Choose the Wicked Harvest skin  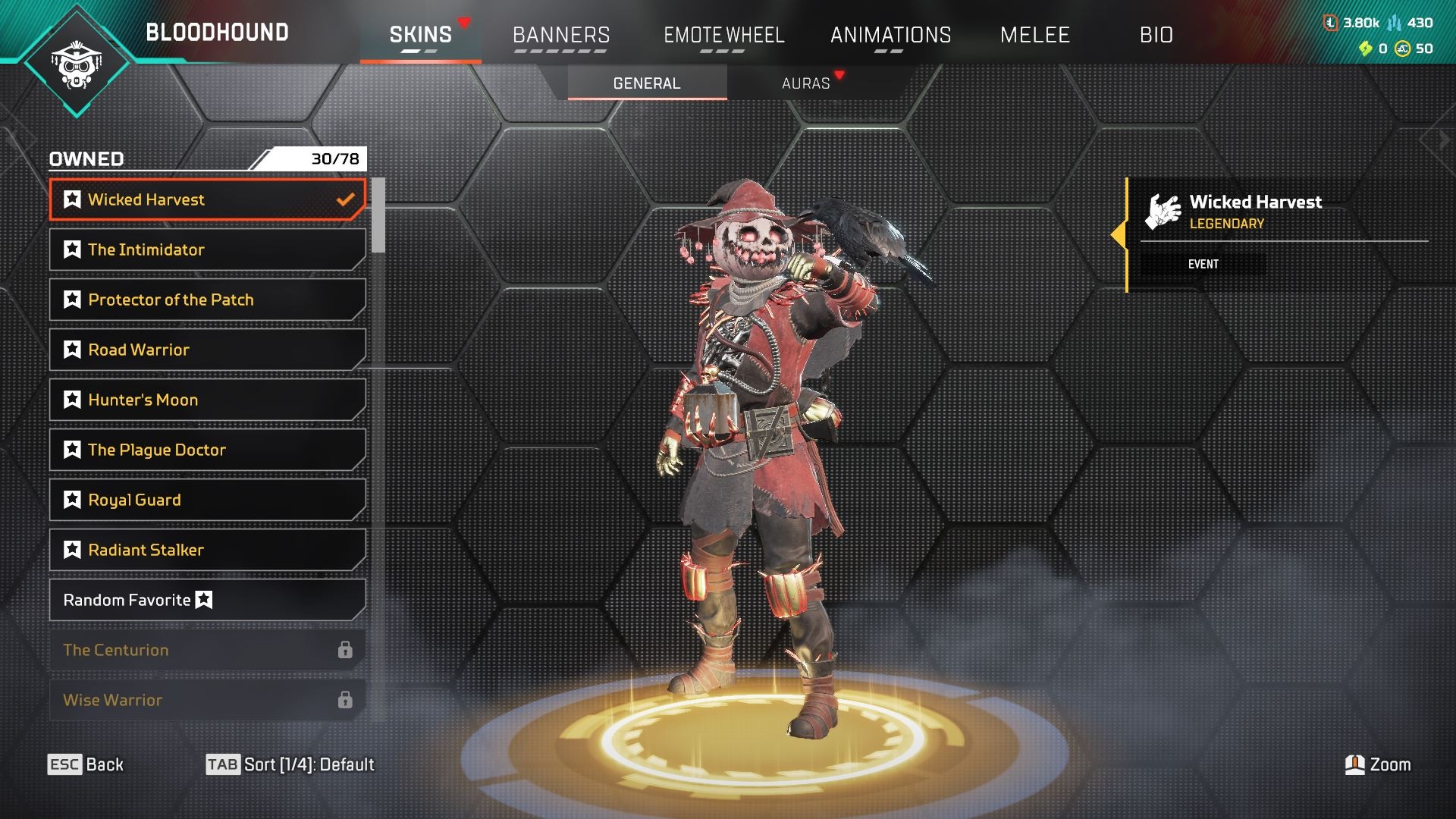click(207, 199)
